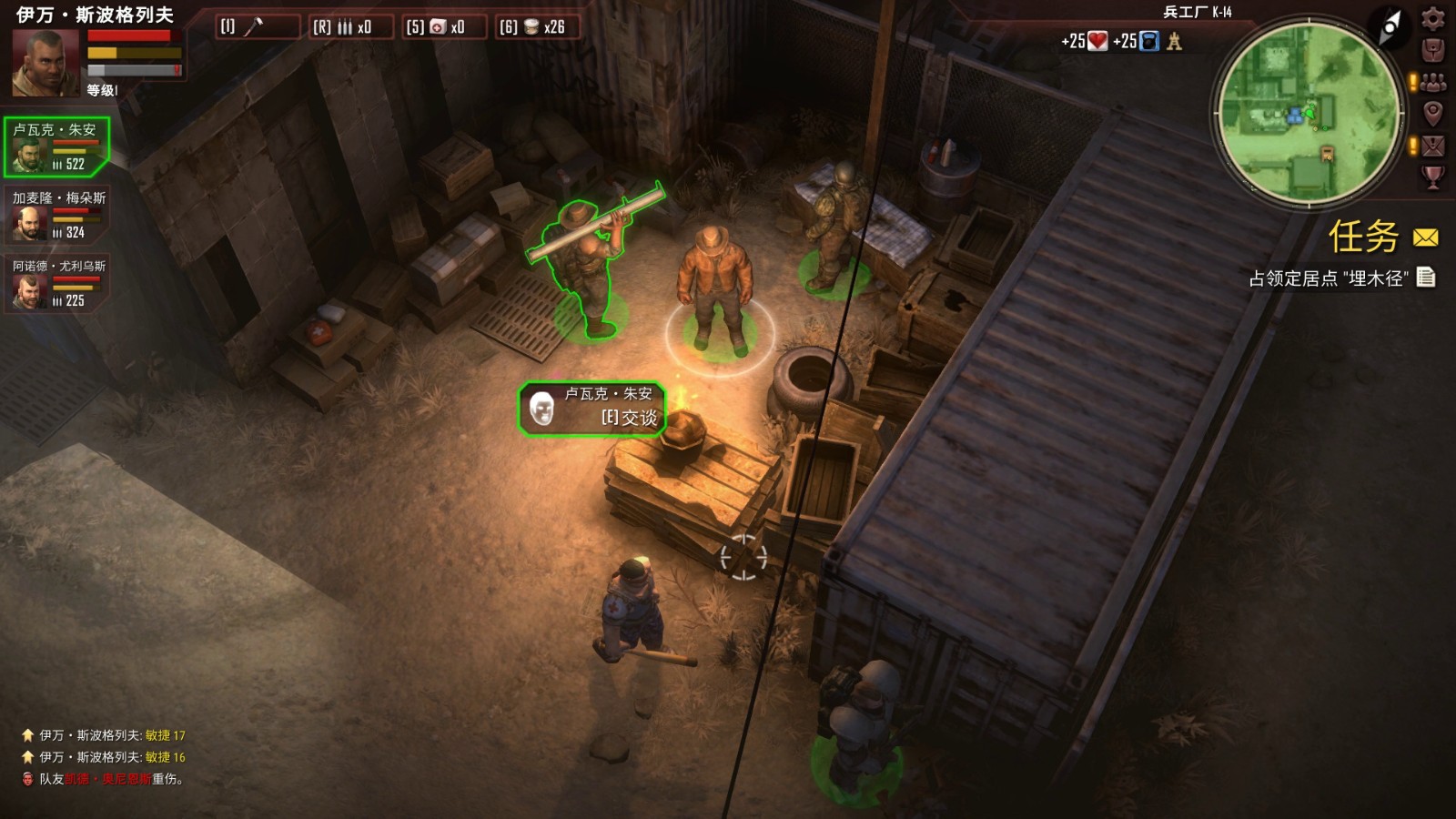Open the backpack inventory icon
The height and width of the screenshot is (819, 1456).
pyautogui.click(x=1431, y=48)
